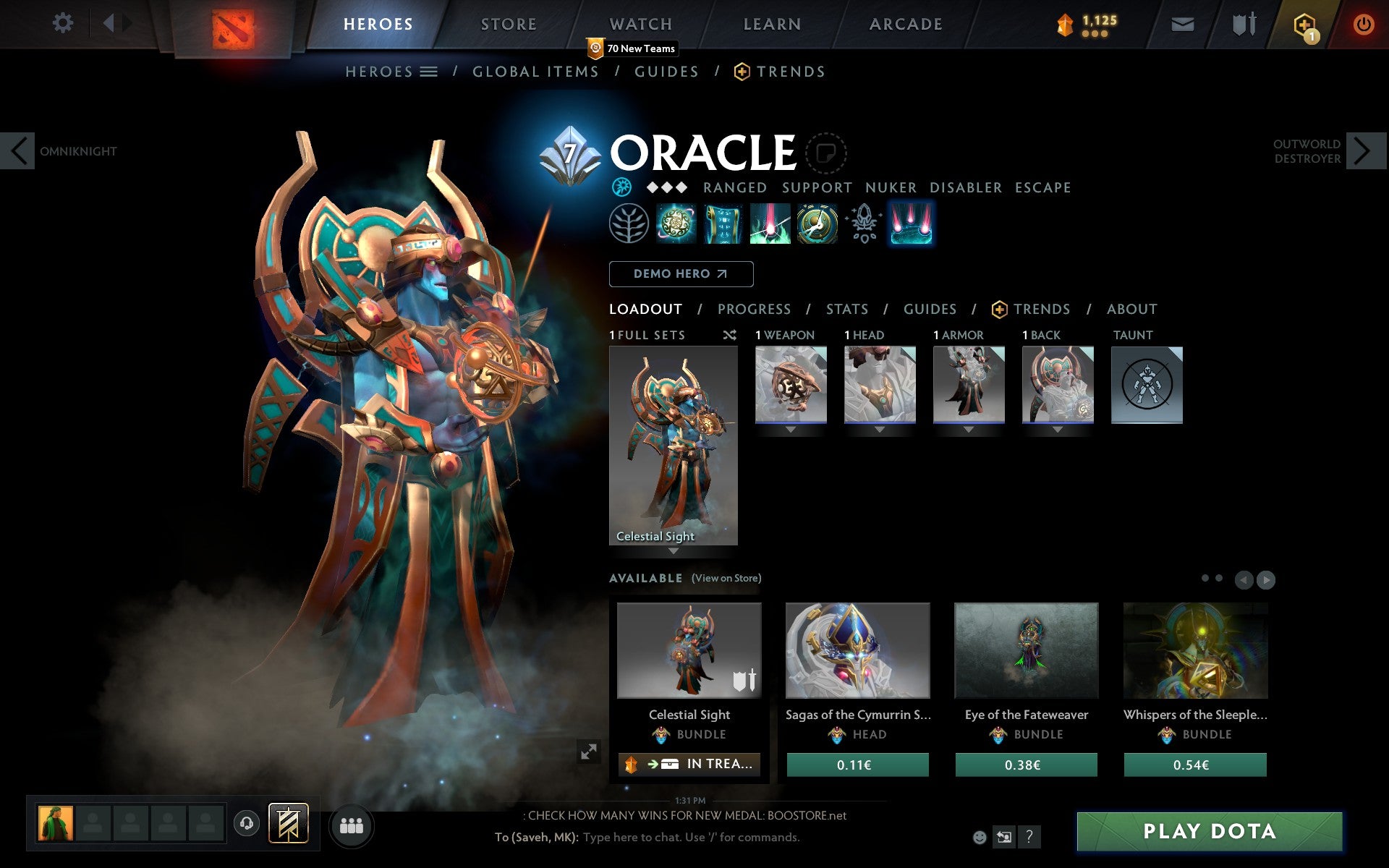Open the armory swords icon
The height and width of the screenshot is (868, 1389).
(1244, 23)
